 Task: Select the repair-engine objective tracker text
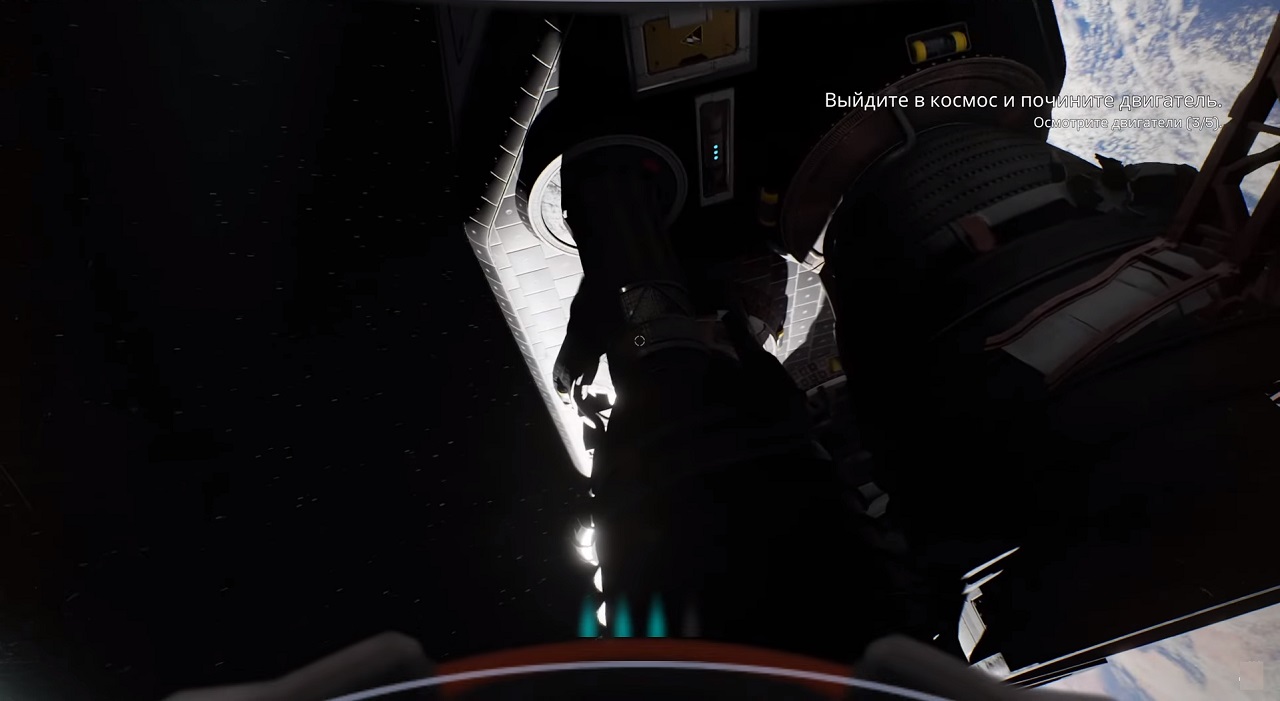pyautogui.click(x=1022, y=101)
